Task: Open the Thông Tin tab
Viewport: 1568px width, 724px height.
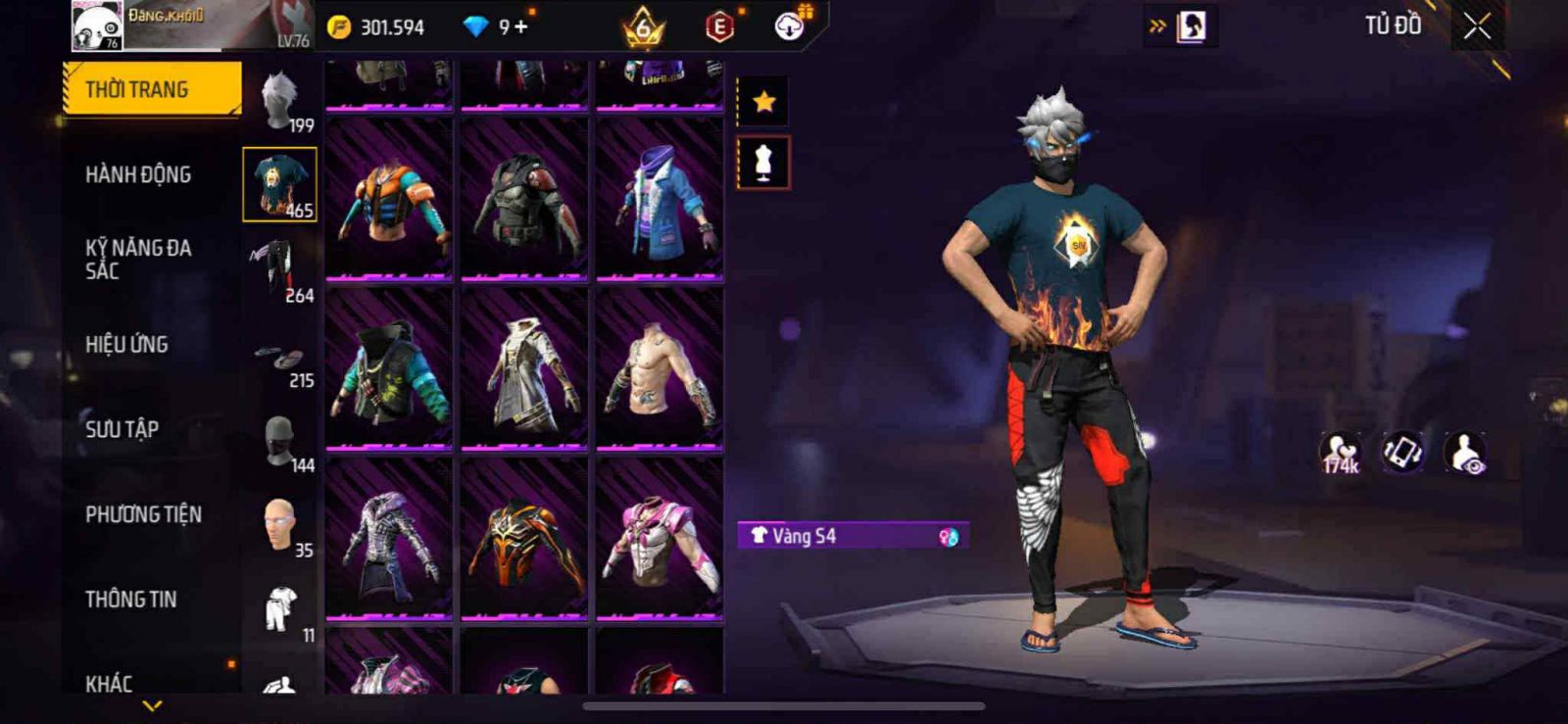Action: (x=130, y=599)
